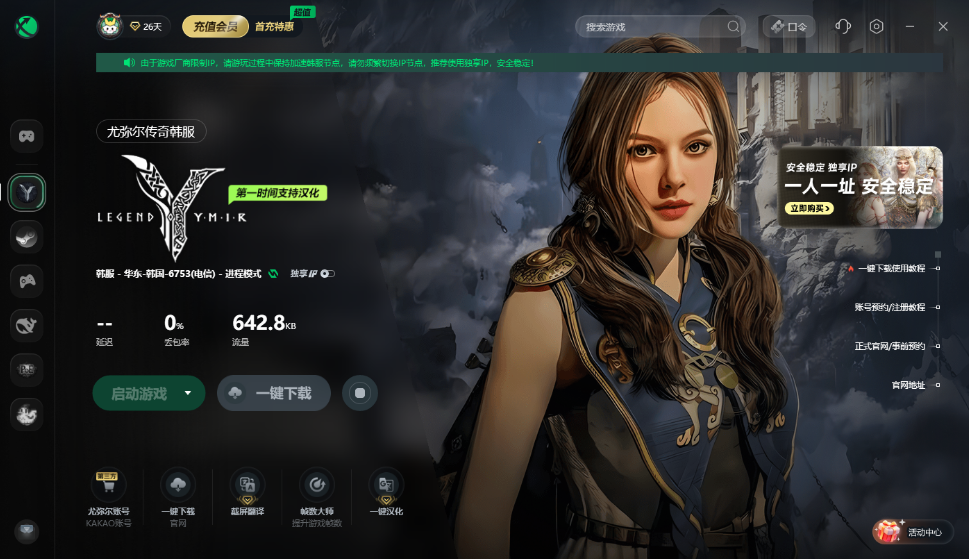Open settings with the hexagon gear icon
This screenshot has width=969, height=559.
[877, 26]
